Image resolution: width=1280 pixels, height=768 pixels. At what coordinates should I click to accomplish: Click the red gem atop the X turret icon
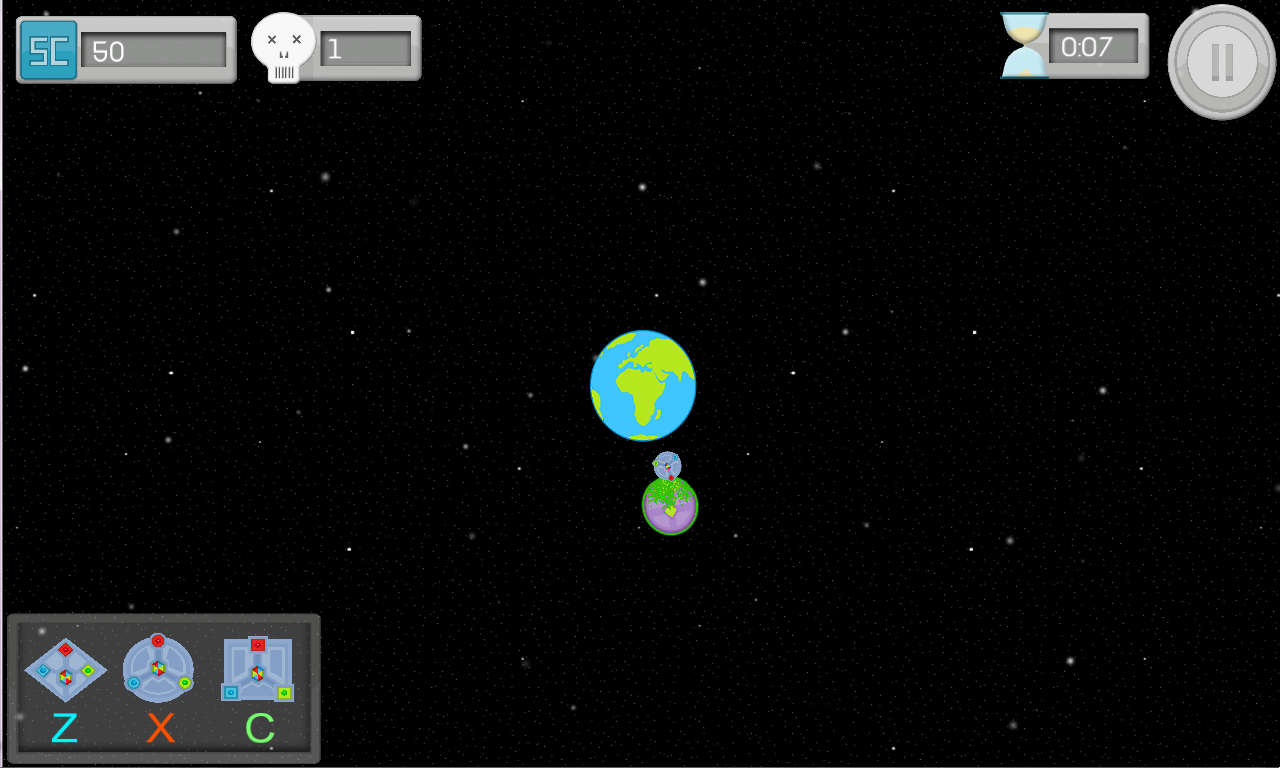pos(158,640)
